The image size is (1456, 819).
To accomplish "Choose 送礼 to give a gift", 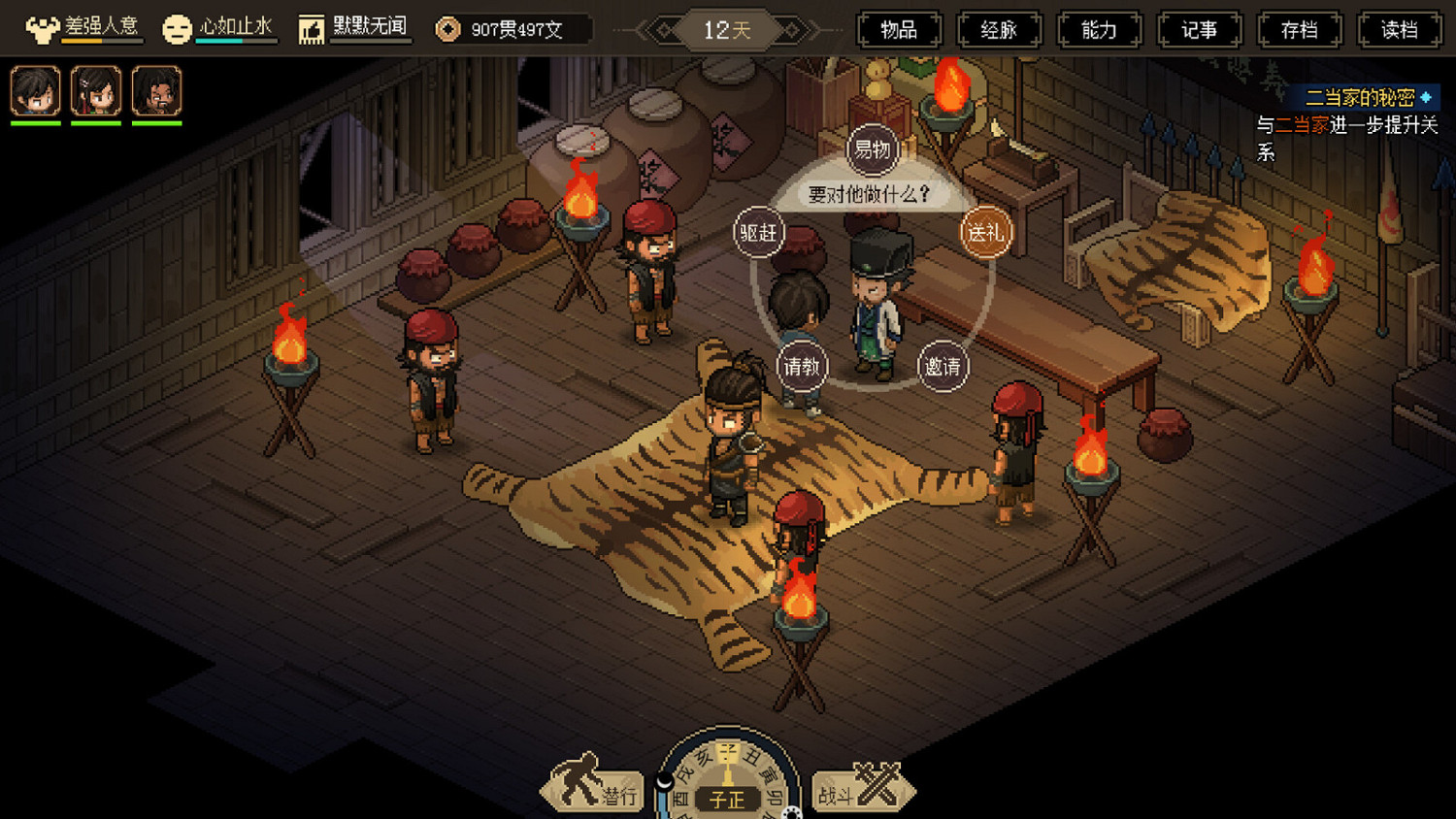I will (x=984, y=233).
